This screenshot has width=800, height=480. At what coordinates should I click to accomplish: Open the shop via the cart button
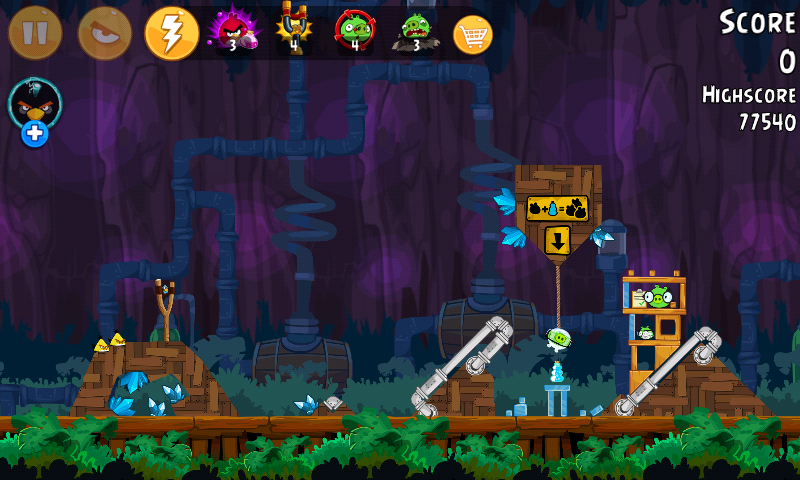point(473,34)
